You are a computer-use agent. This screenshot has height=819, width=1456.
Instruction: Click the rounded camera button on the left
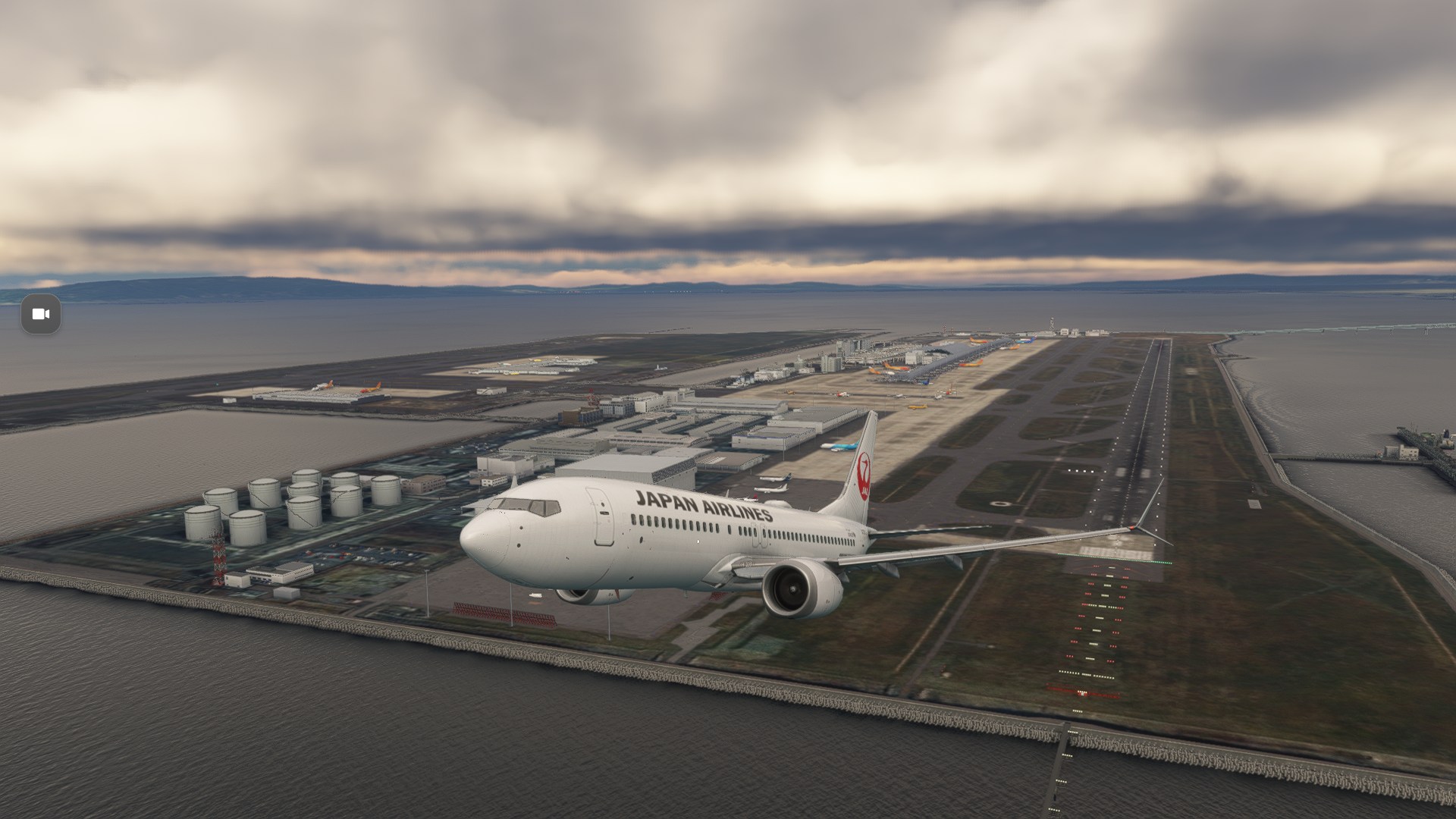point(42,314)
